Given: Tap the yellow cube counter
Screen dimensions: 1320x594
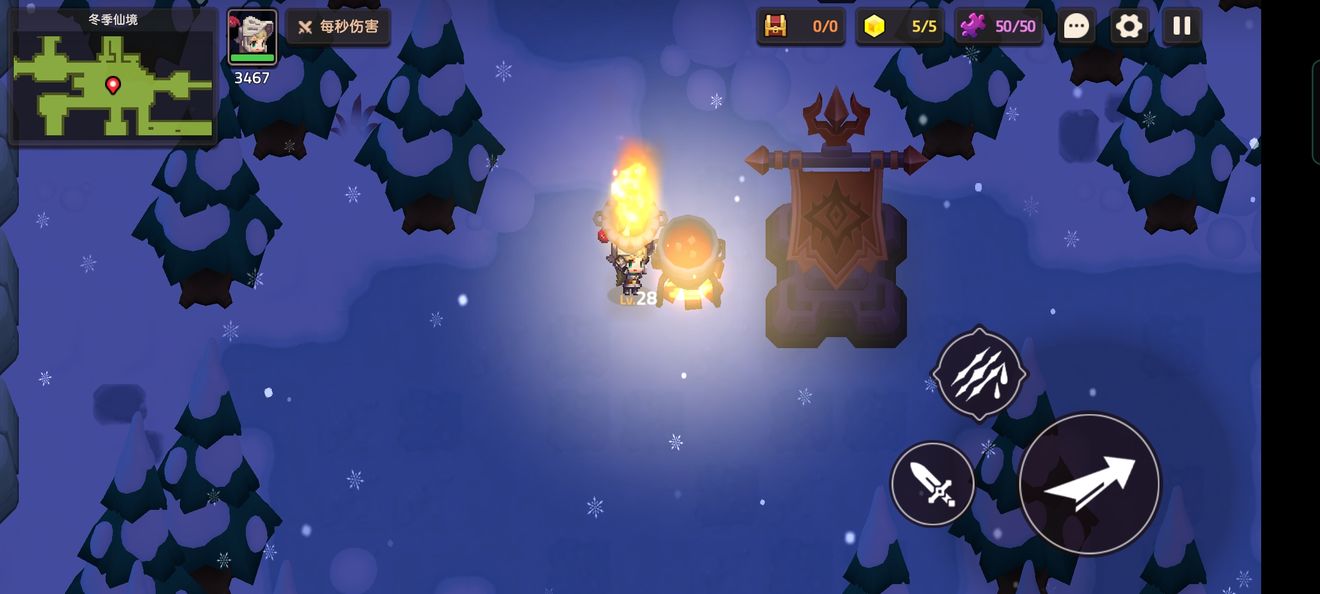Looking at the screenshot, I should (x=900, y=26).
